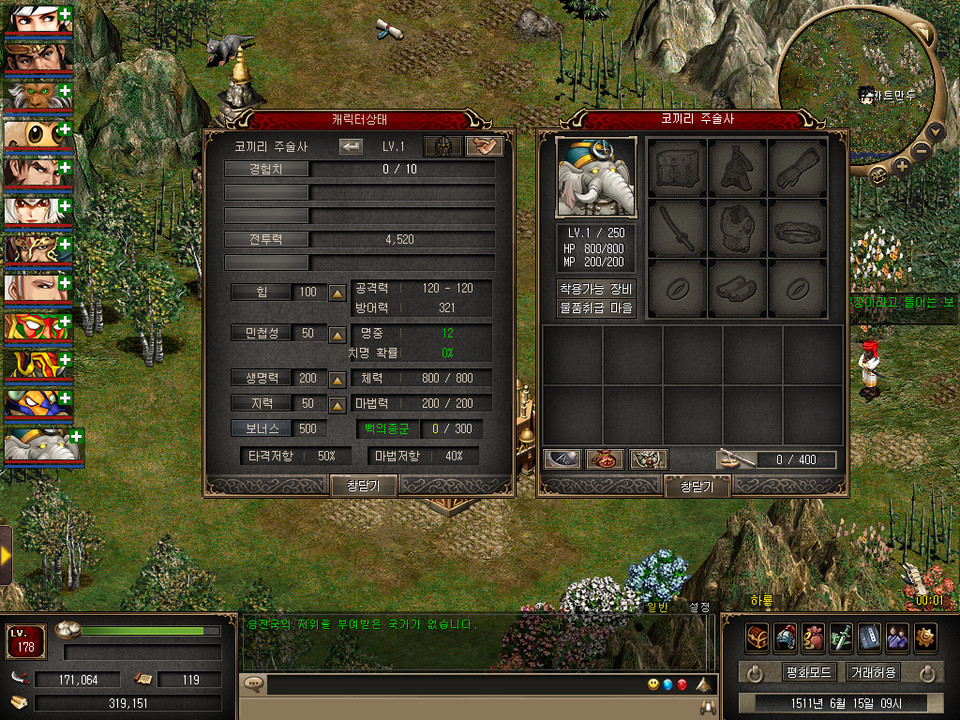Viewport: 960px width, 720px height.
Task: Click the return arrow beside character name
Action: [351, 146]
